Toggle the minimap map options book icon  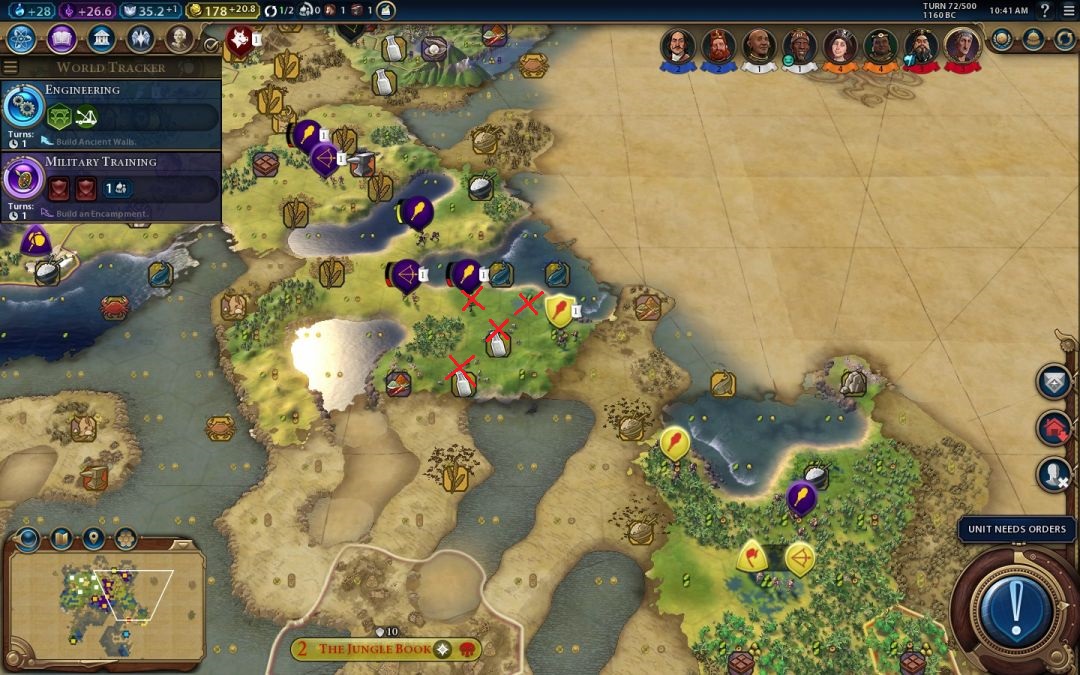tap(61, 539)
